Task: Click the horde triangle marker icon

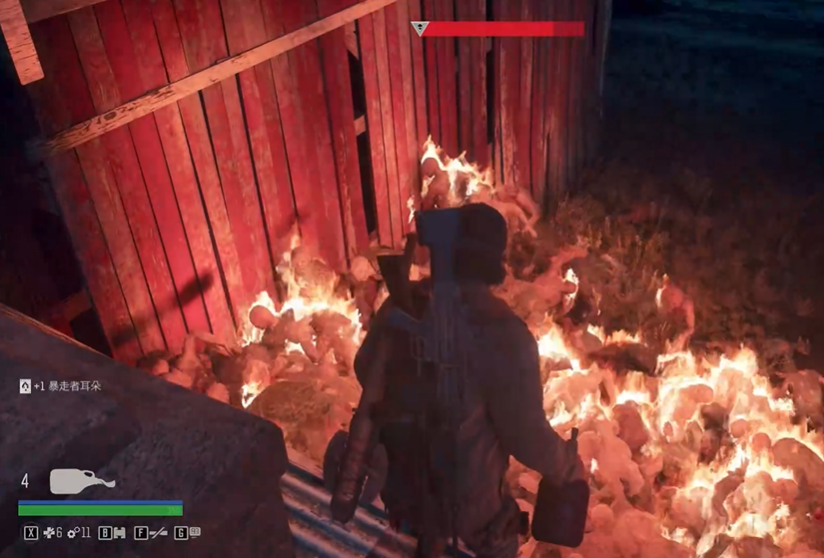Action: coord(419,30)
